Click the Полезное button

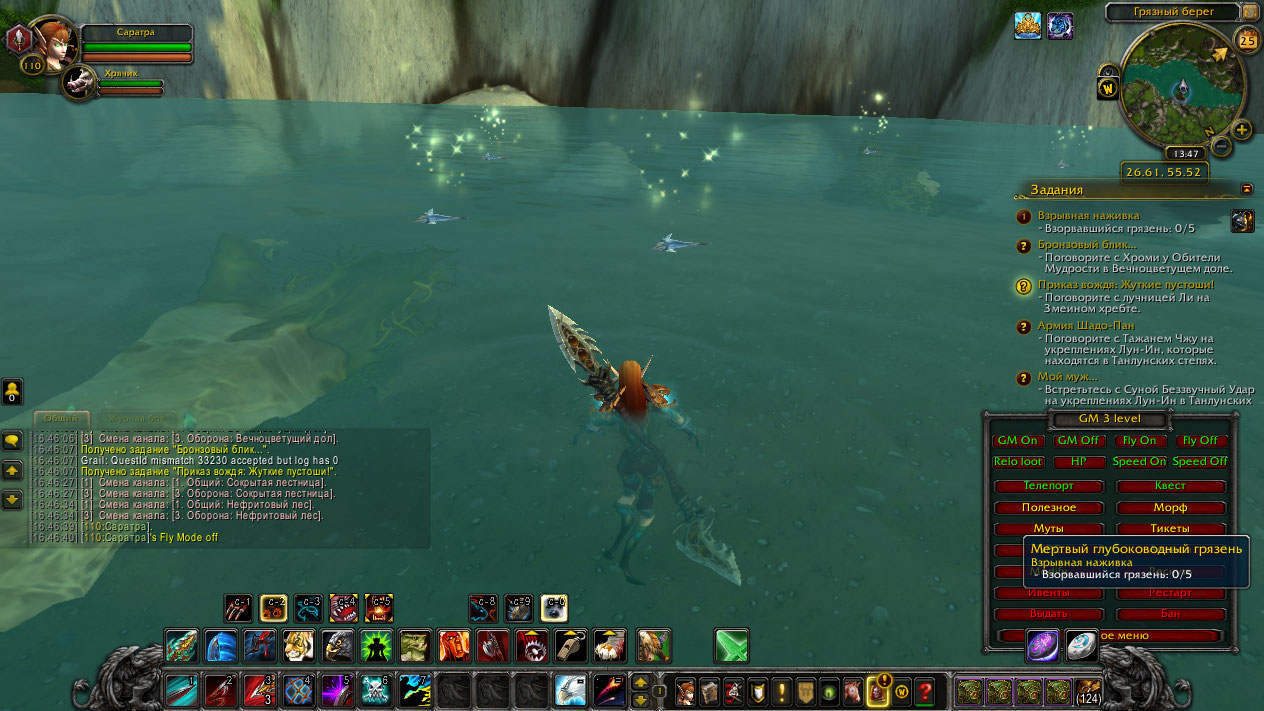1048,508
